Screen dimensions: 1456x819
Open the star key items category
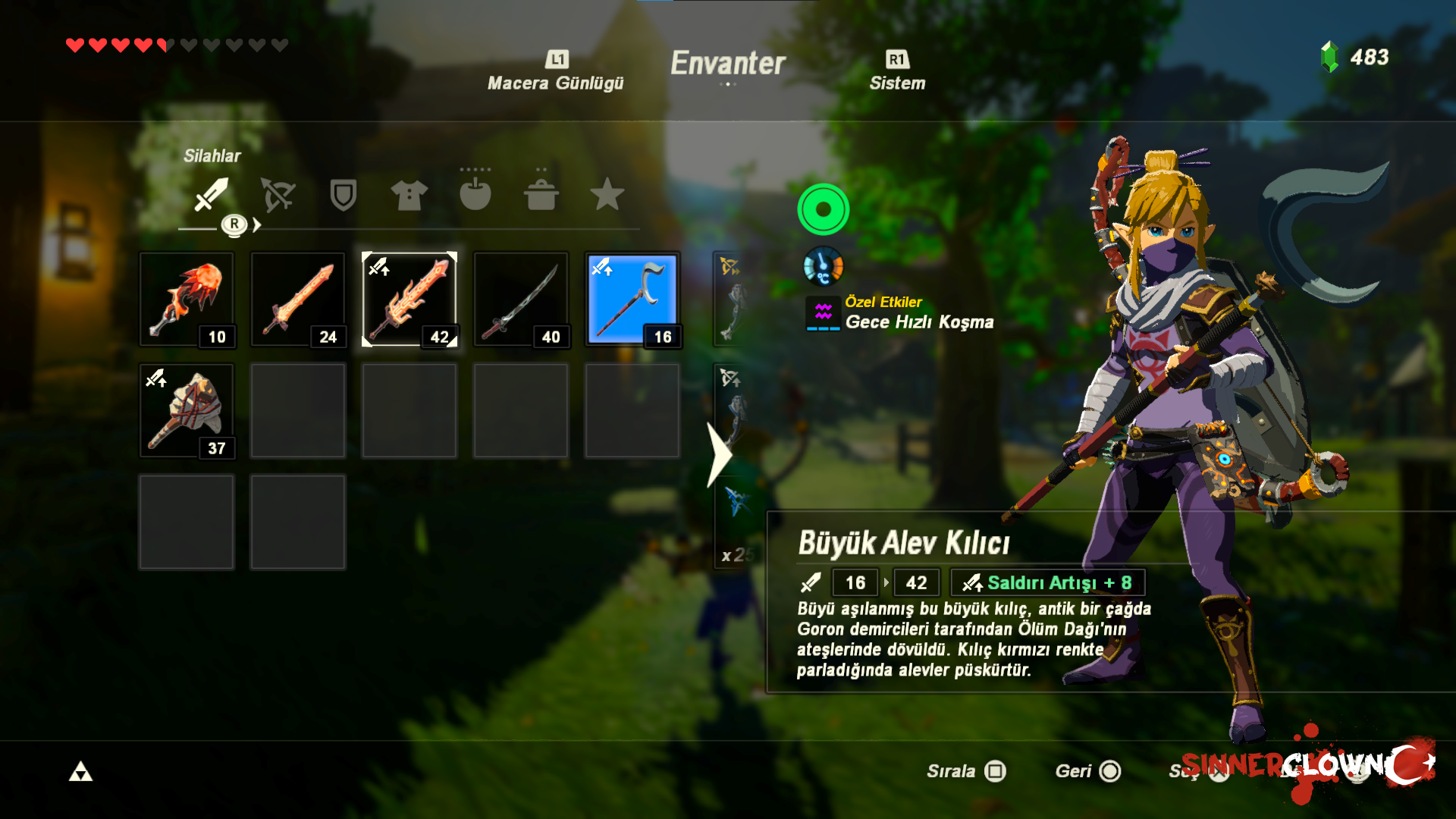pos(607,195)
